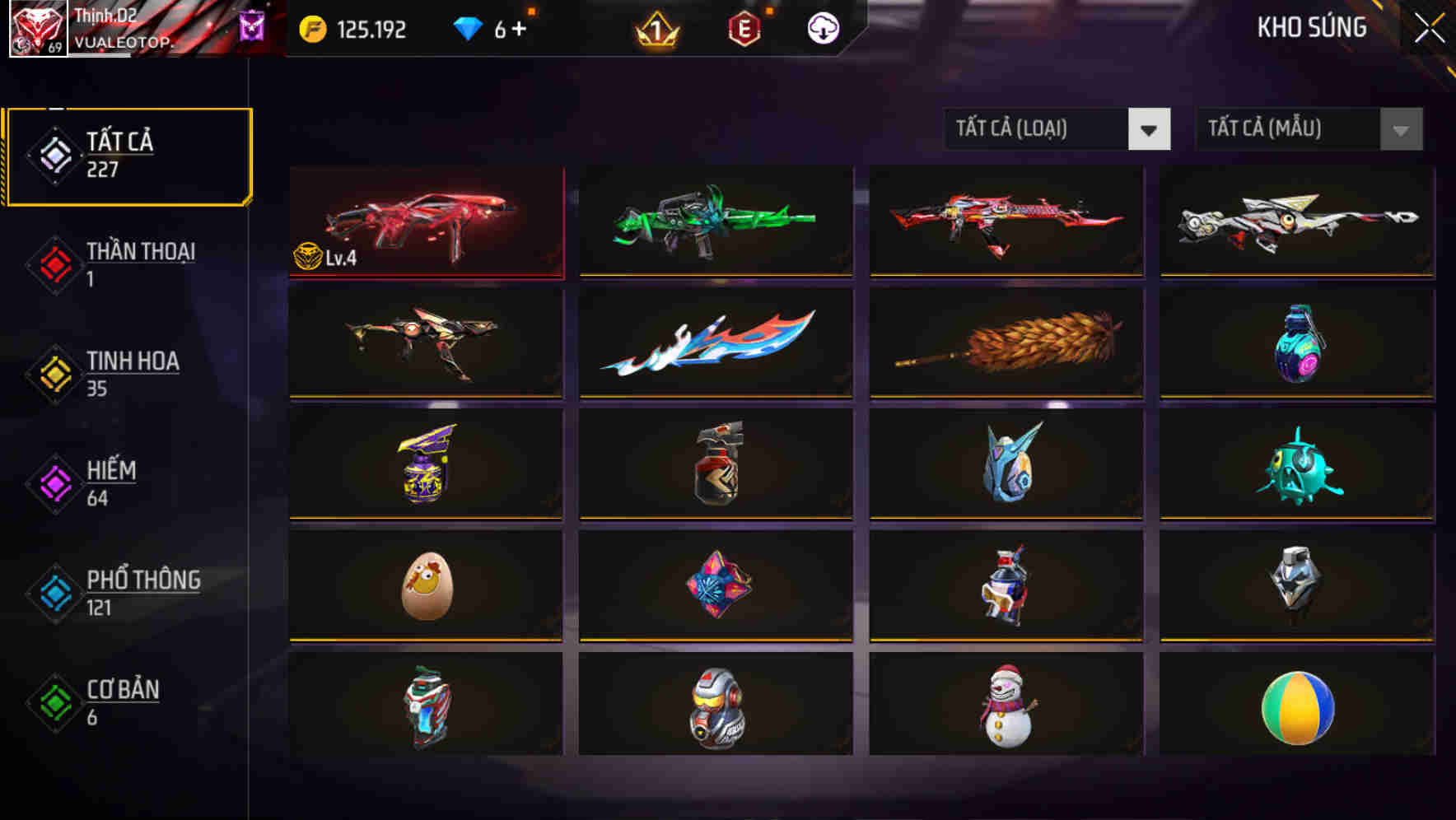This screenshot has height=820, width=1456.
Task: Switch to the TẤT CẢ category tab
Action: point(128,154)
